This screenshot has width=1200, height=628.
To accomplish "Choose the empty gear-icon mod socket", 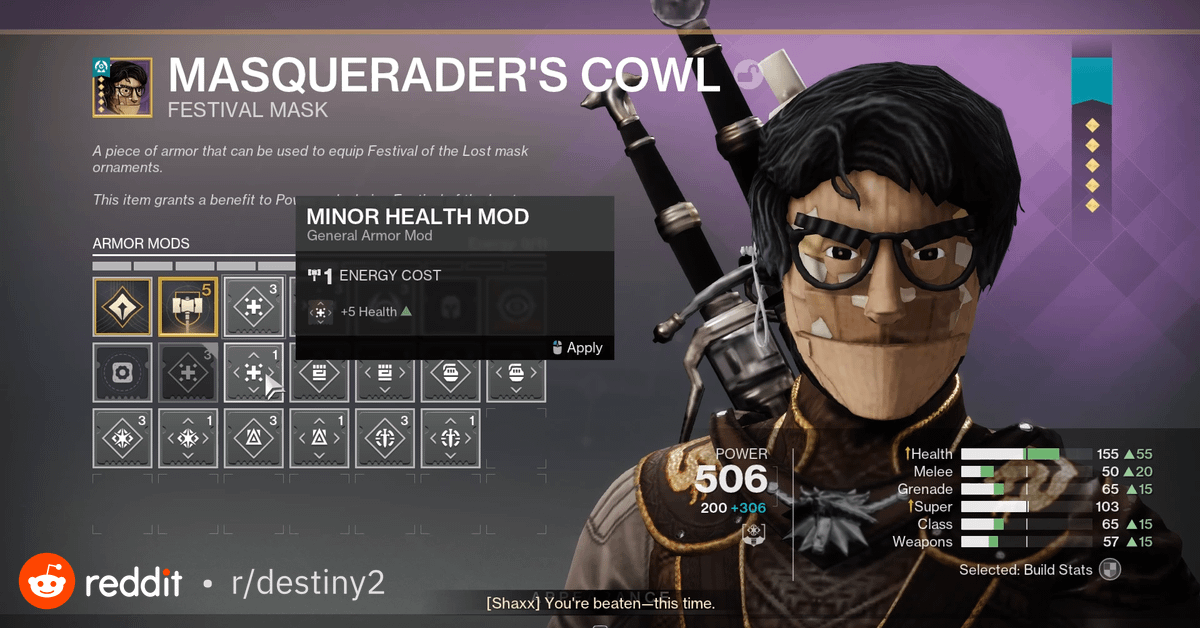I will coord(122,372).
